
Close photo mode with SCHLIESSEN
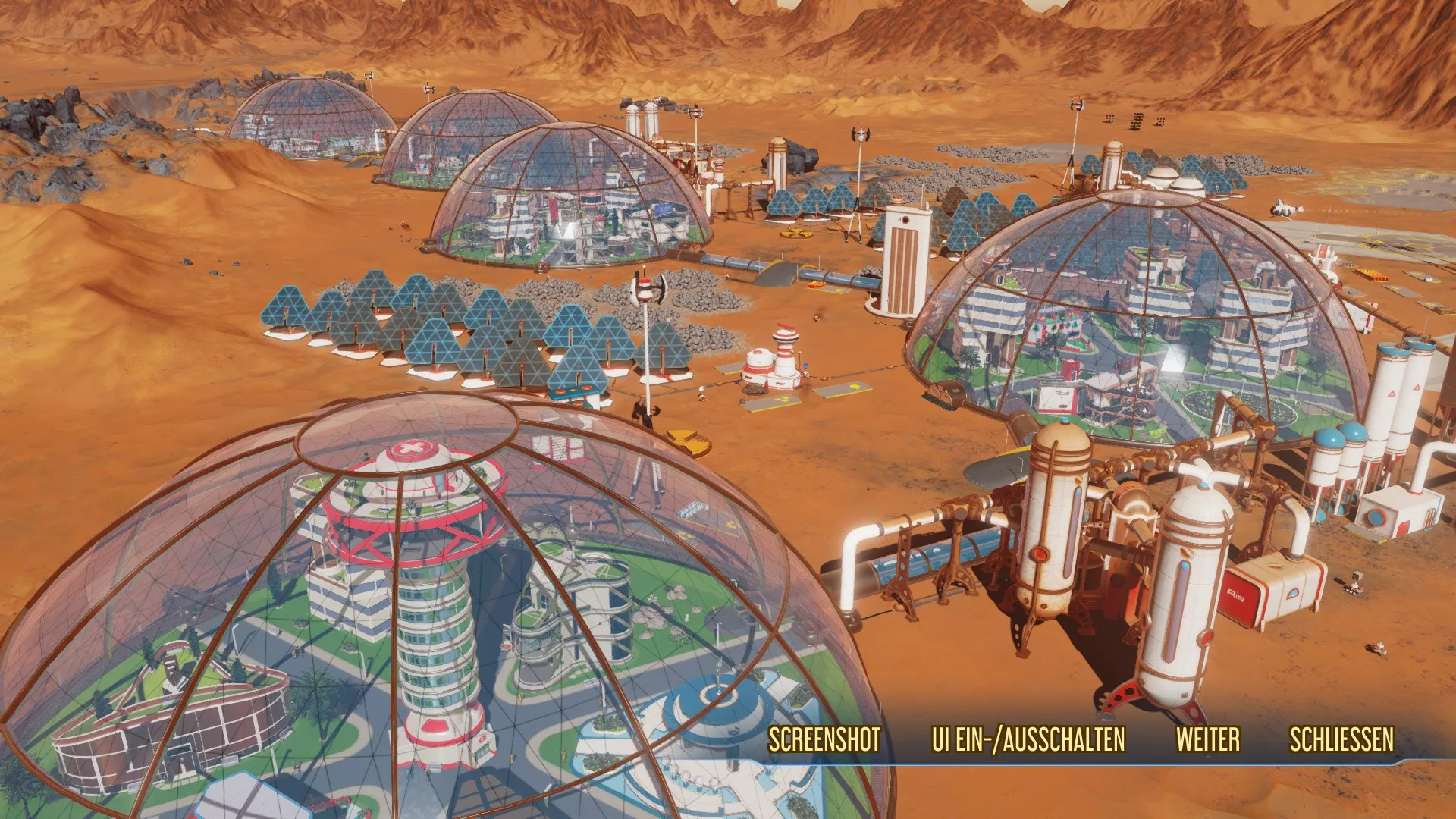click(1341, 739)
